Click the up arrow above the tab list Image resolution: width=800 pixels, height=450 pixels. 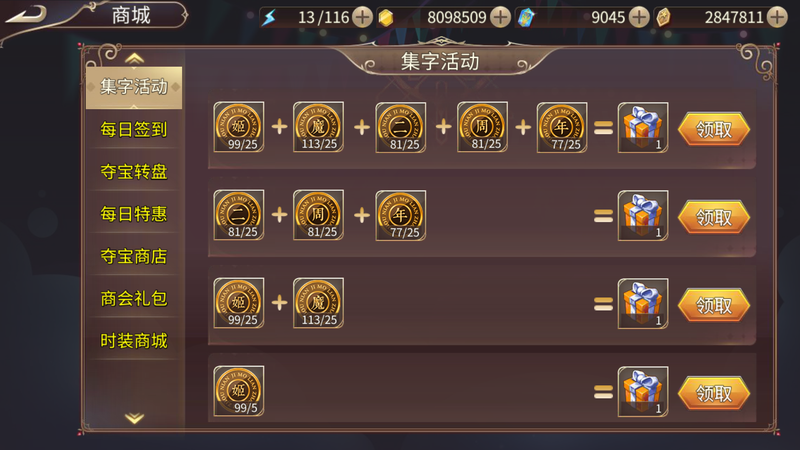pos(134,58)
